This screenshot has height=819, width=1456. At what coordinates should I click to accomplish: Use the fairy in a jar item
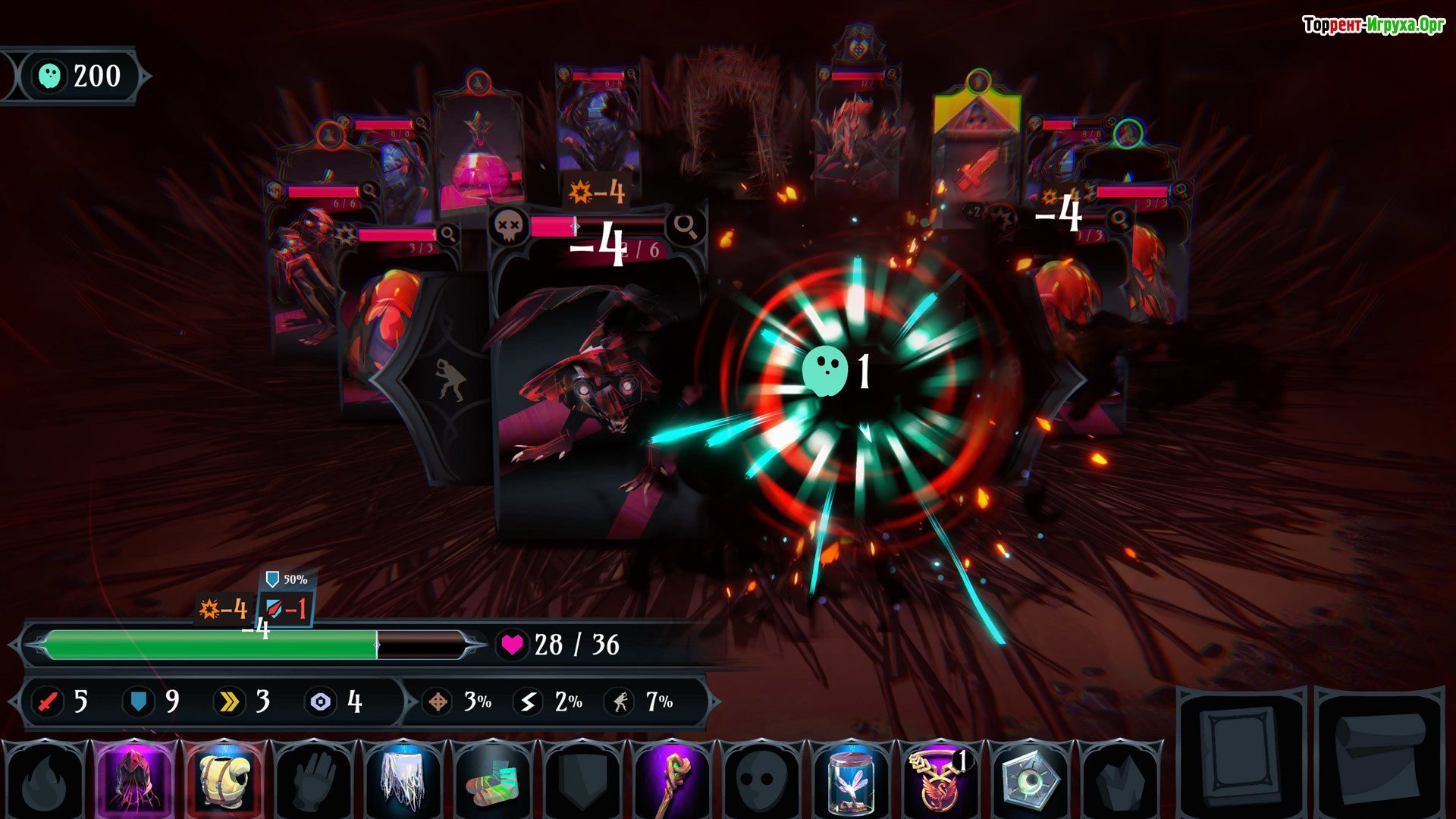[x=849, y=780]
